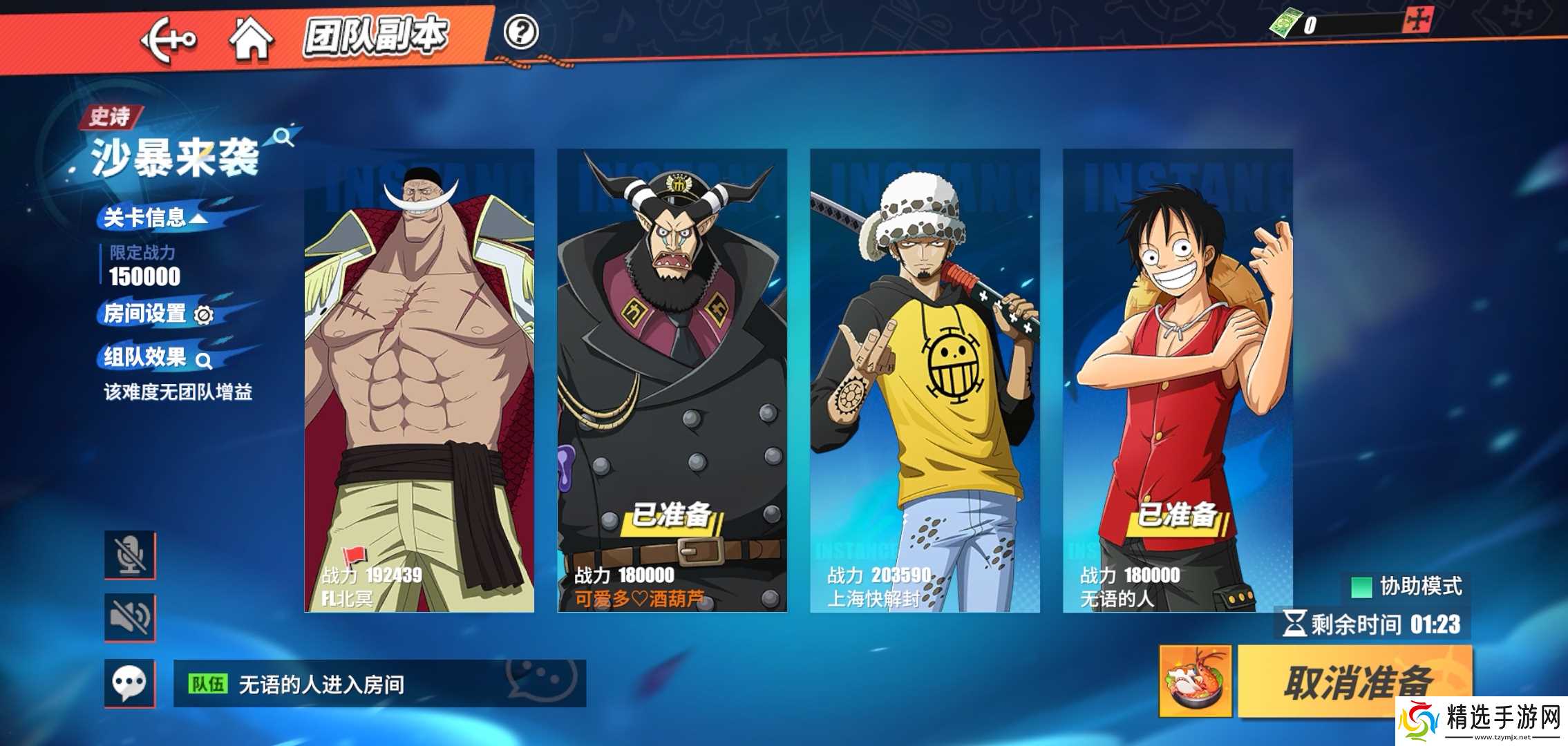Screen dimensions: 1568x746
Task: Go back using the anchor arrow icon
Action: (168, 39)
